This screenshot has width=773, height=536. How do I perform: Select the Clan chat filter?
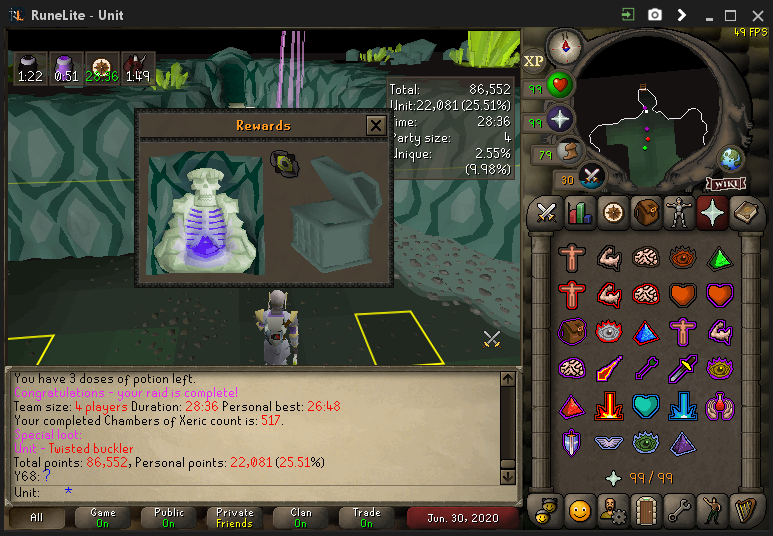coord(301,518)
